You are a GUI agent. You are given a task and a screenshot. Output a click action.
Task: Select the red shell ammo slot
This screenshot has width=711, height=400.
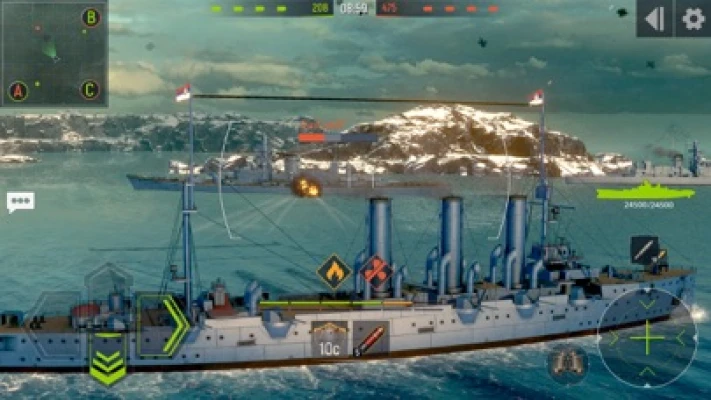coord(370,341)
